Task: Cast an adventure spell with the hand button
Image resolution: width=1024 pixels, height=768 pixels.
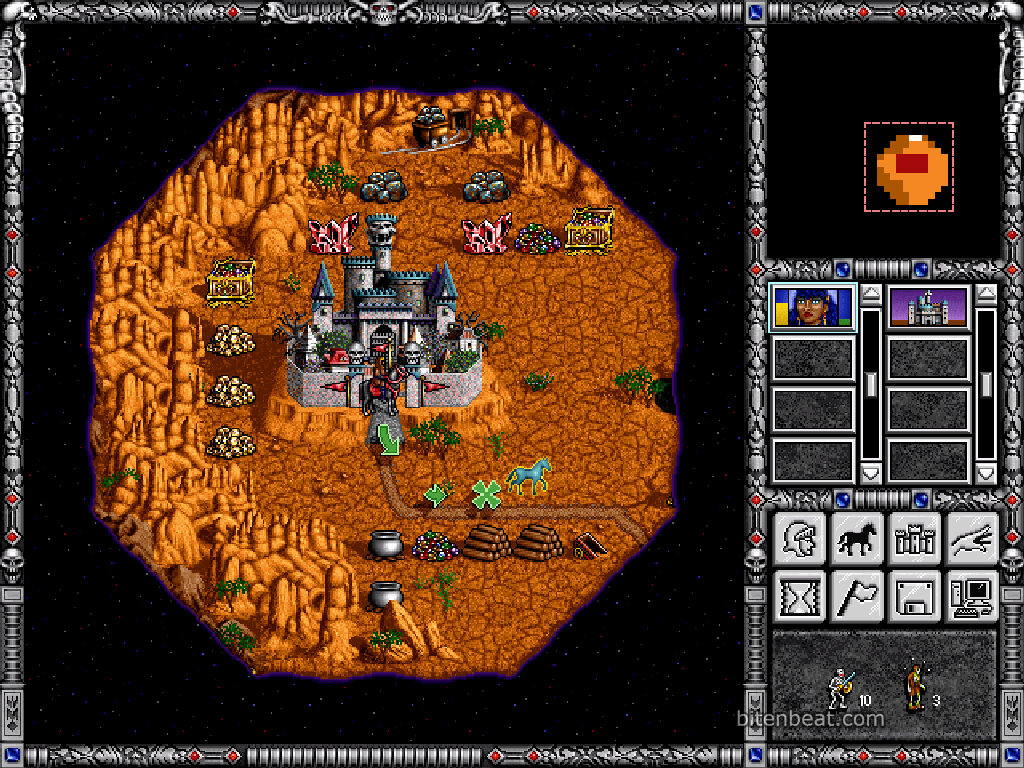Action: [x=972, y=539]
